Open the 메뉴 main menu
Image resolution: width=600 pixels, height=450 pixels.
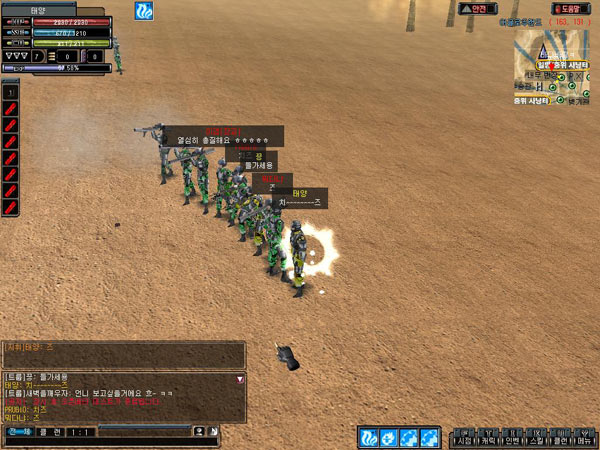pos(583,440)
